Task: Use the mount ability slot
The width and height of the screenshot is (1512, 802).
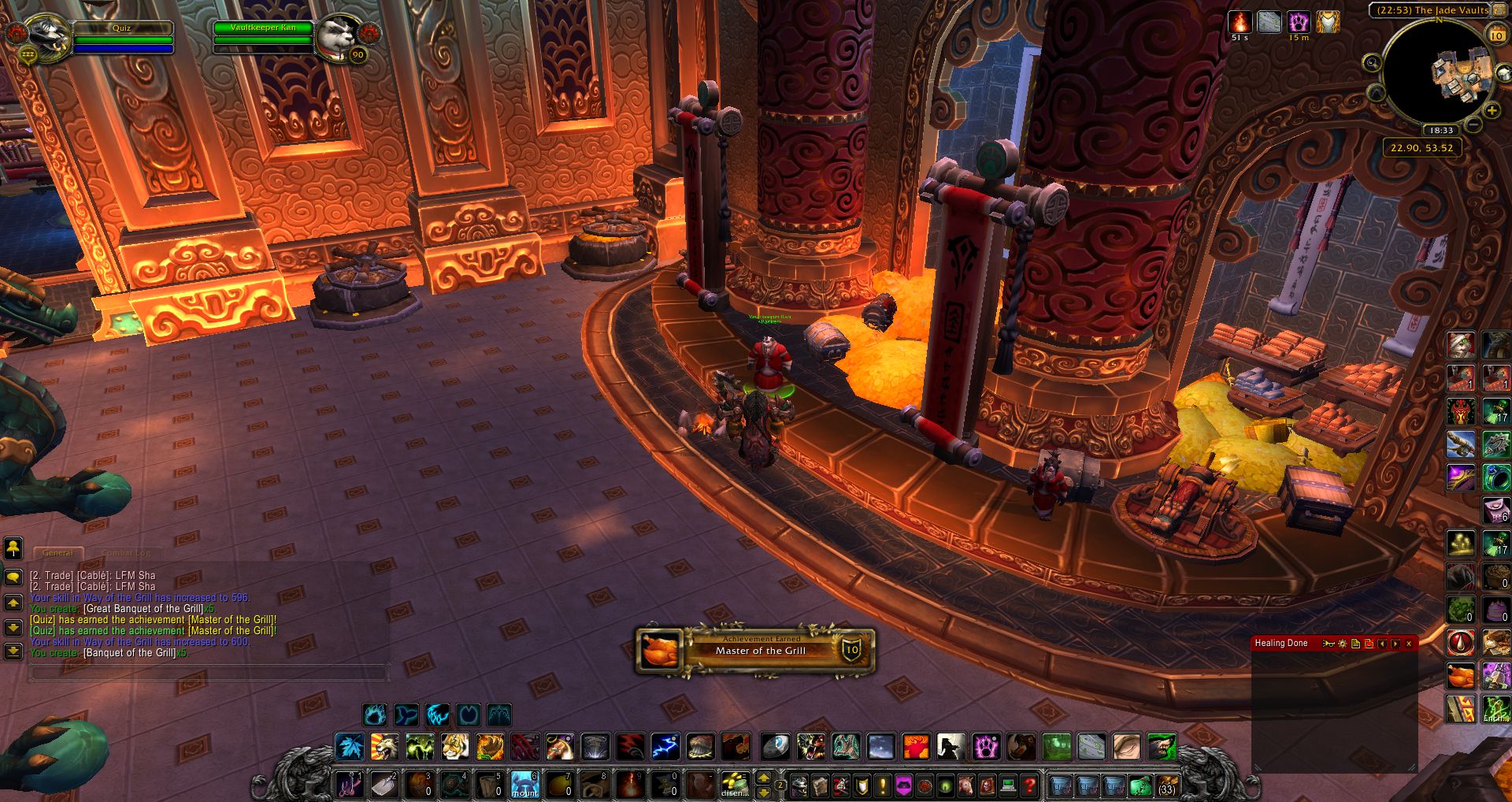Action: (x=525, y=785)
